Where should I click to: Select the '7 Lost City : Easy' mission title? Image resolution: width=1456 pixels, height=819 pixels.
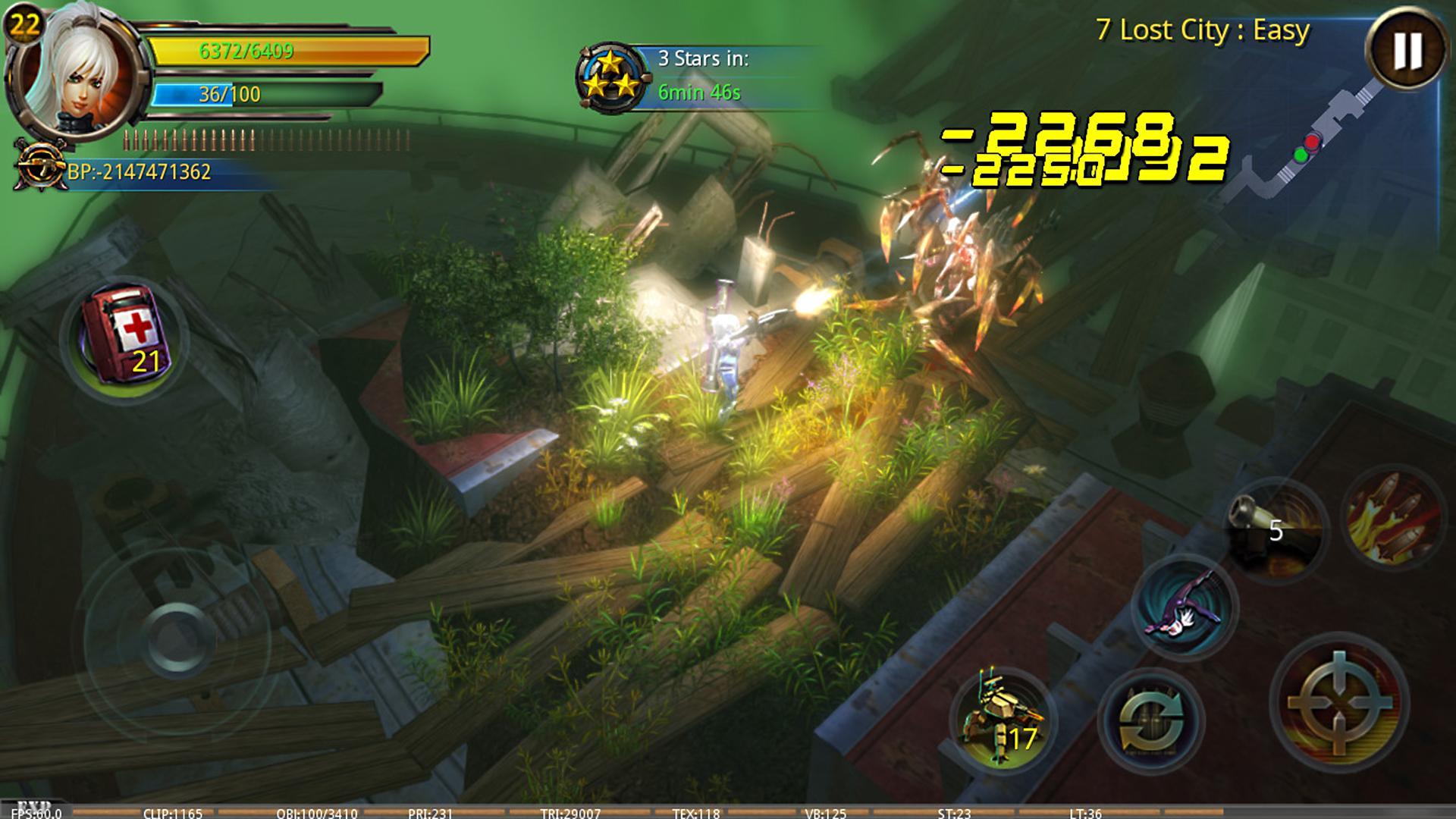click(x=1202, y=30)
